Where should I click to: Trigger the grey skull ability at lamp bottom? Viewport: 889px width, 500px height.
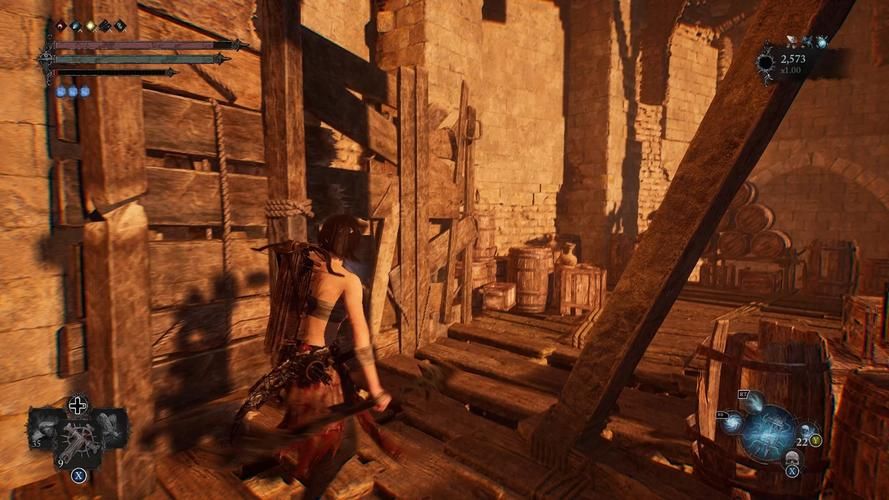click(790, 457)
